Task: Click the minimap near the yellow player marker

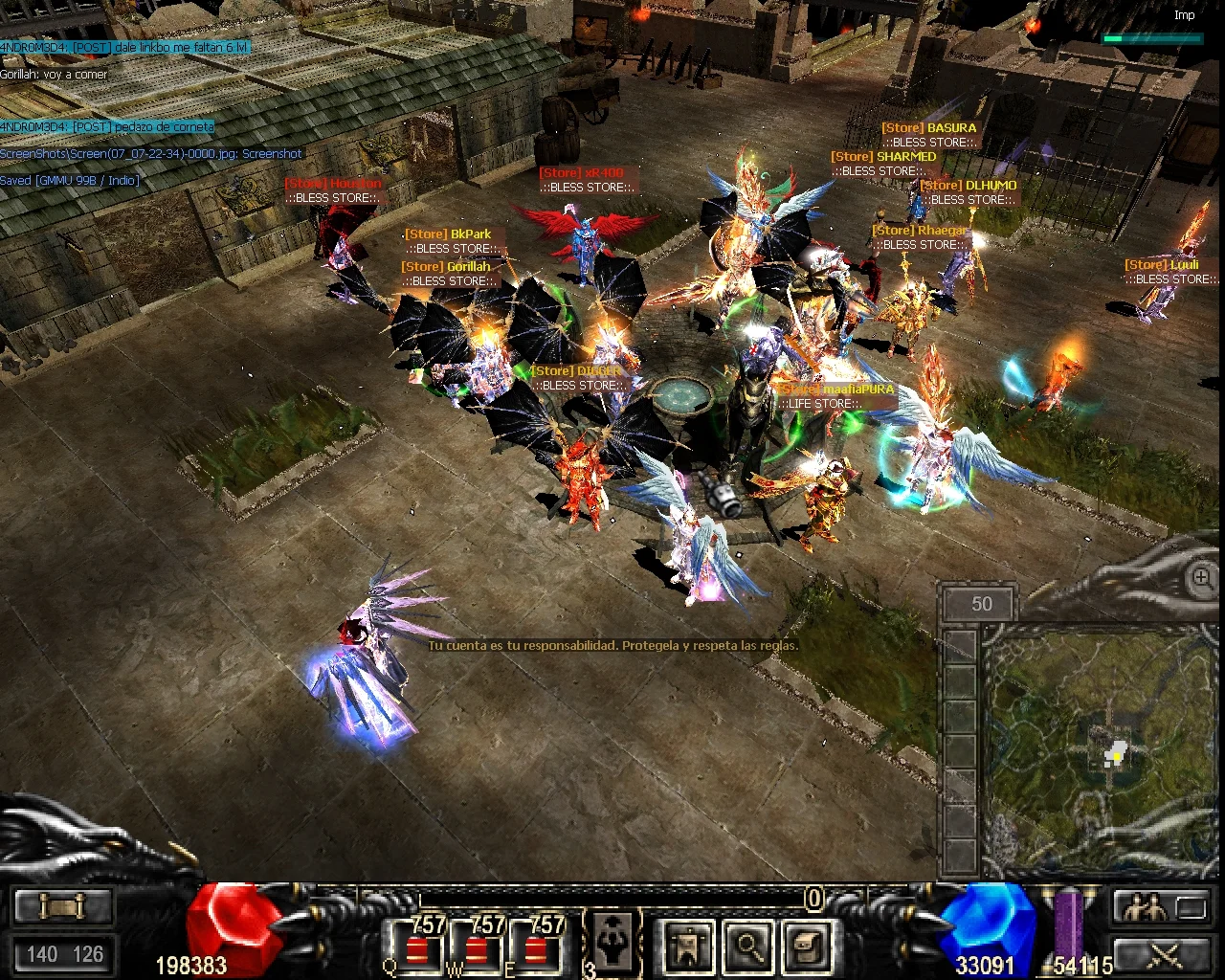Action: pos(1115,757)
